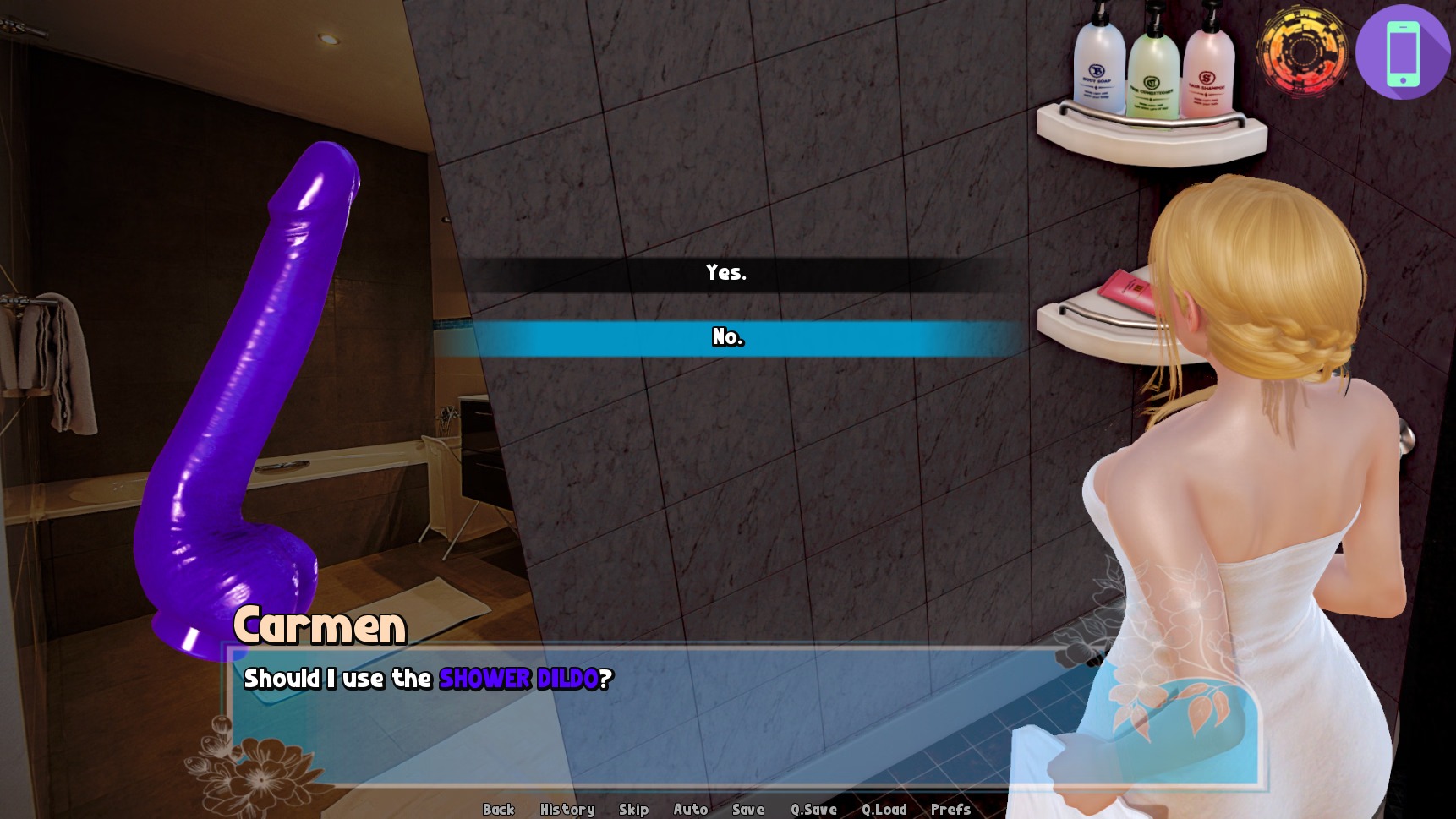Open the smartphone icon
Image resolution: width=1456 pixels, height=819 pixels.
click(x=1403, y=52)
